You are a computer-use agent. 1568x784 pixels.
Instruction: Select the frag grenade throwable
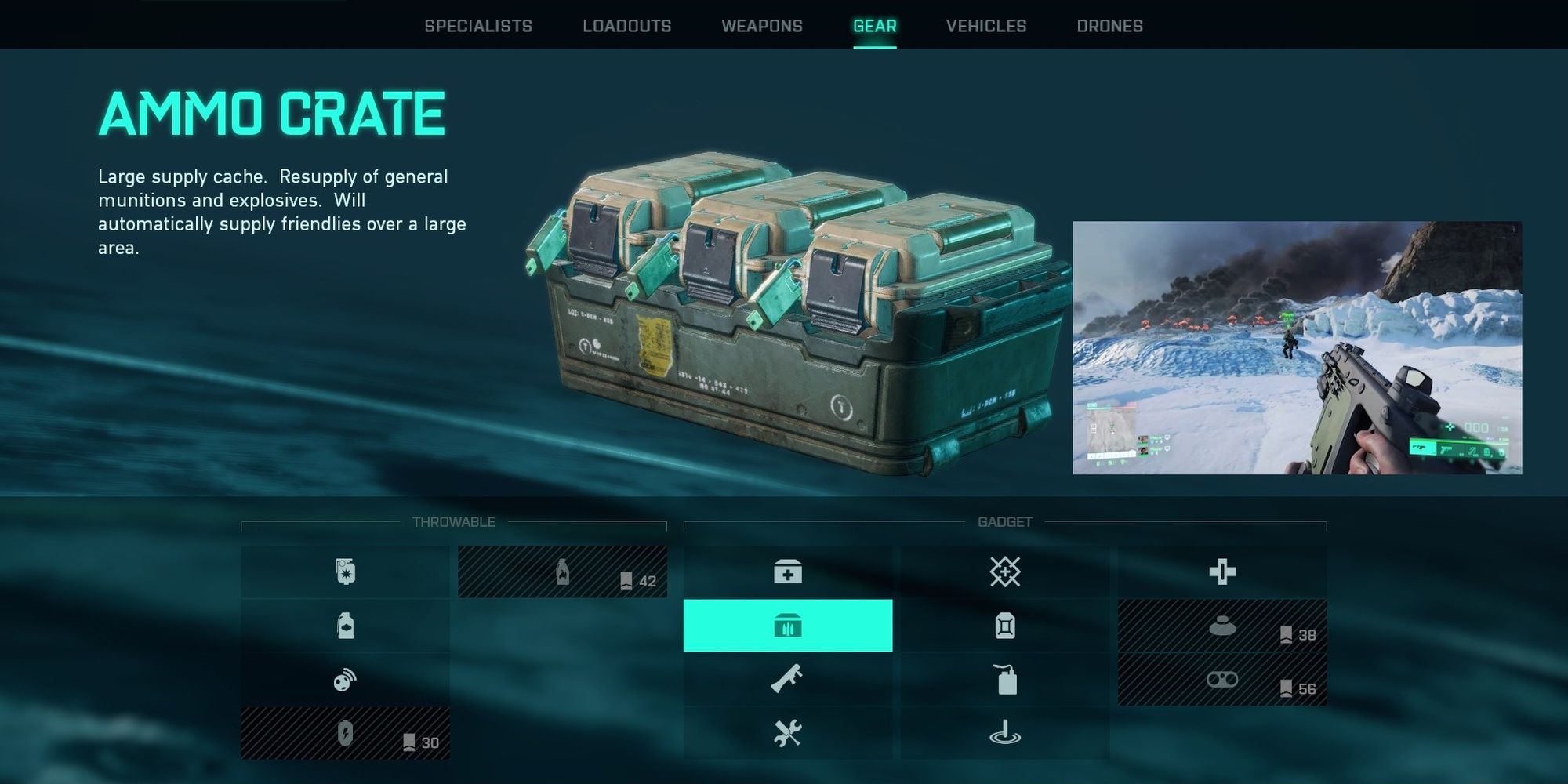pyautogui.click(x=345, y=572)
